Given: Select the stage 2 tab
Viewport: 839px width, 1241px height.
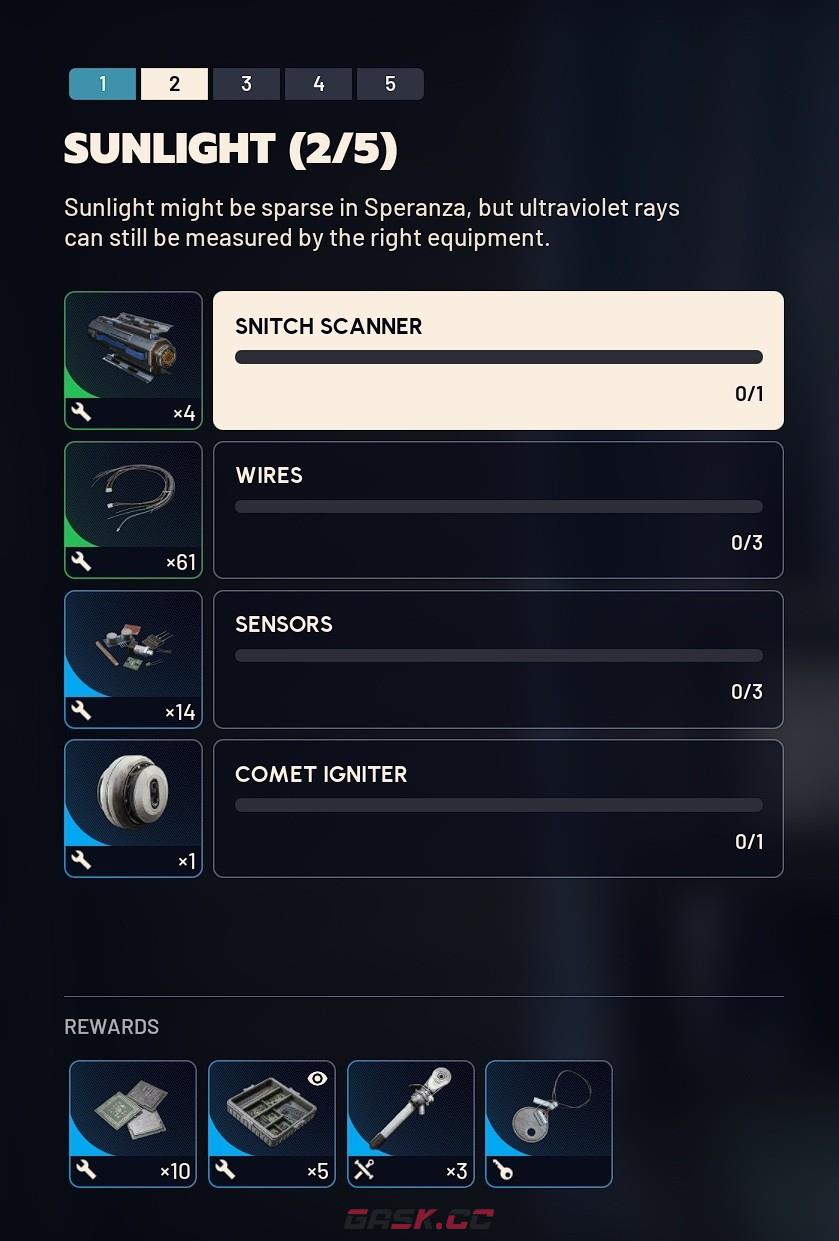Looking at the screenshot, I should coord(174,84).
